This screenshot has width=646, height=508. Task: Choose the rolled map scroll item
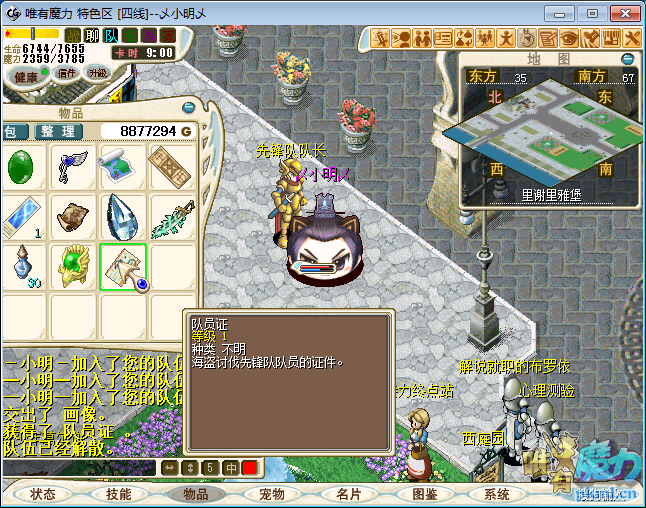click(x=122, y=167)
